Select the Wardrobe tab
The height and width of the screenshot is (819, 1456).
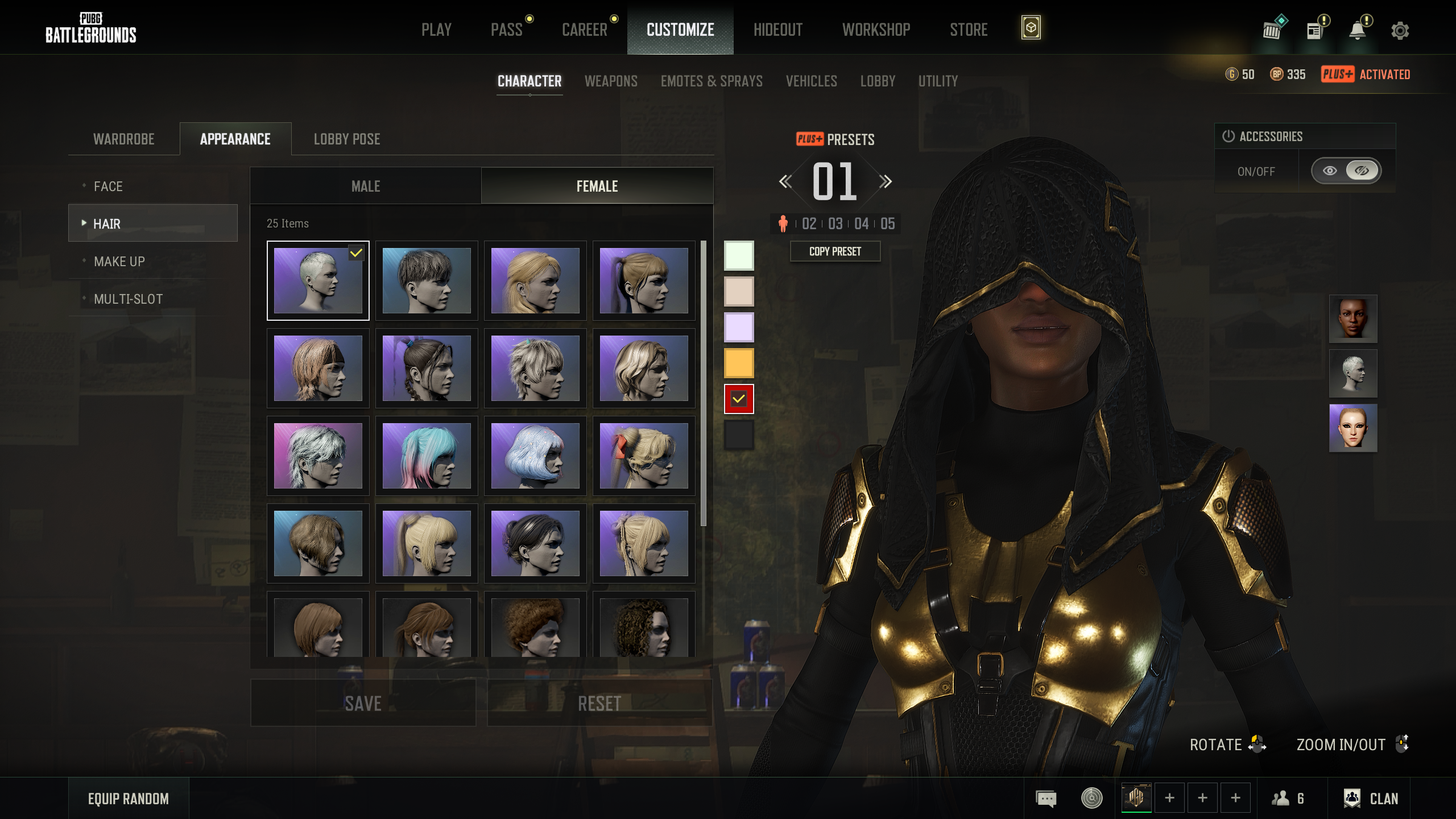pos(123,139)
